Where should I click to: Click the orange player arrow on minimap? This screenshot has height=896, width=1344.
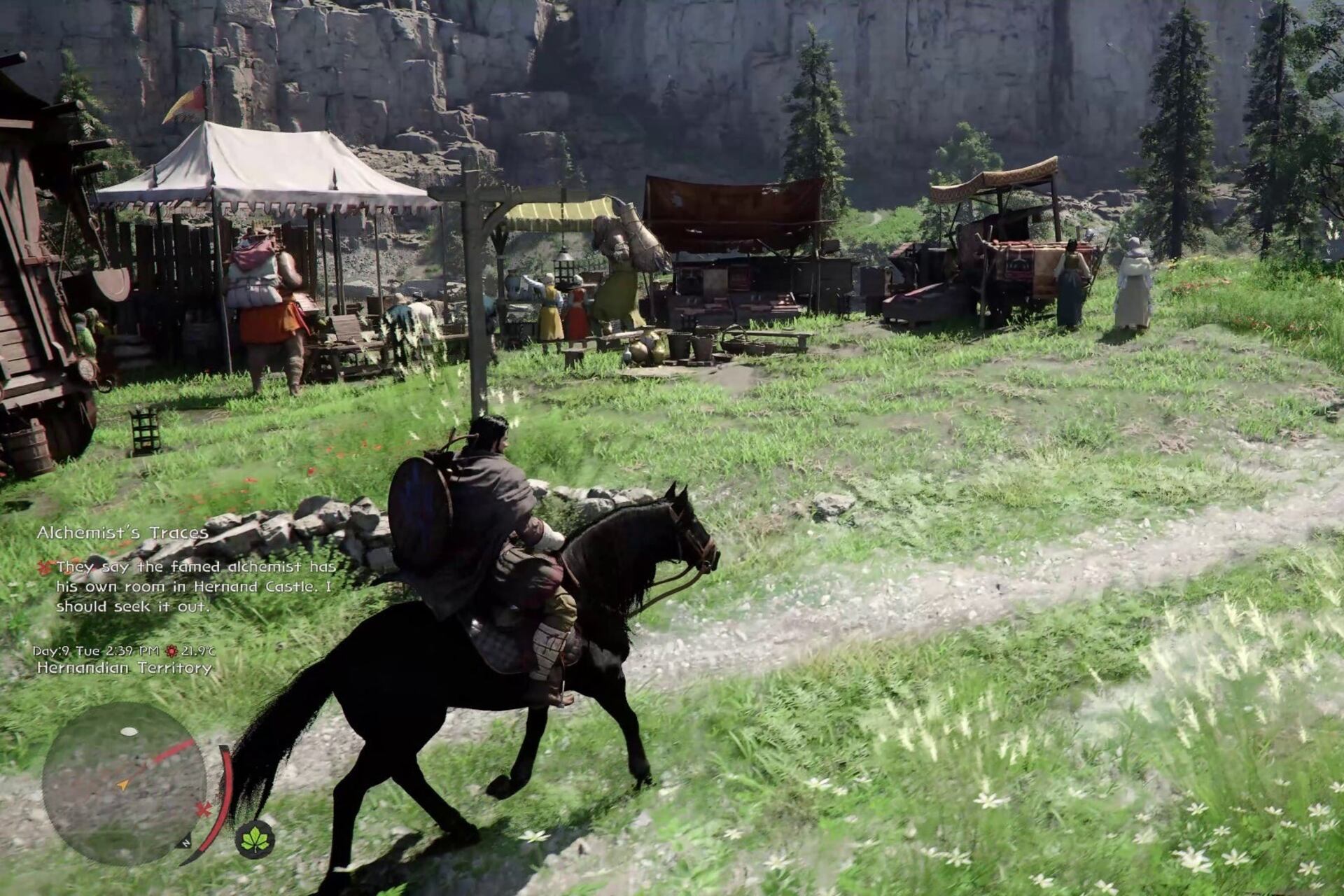(123, 785)
